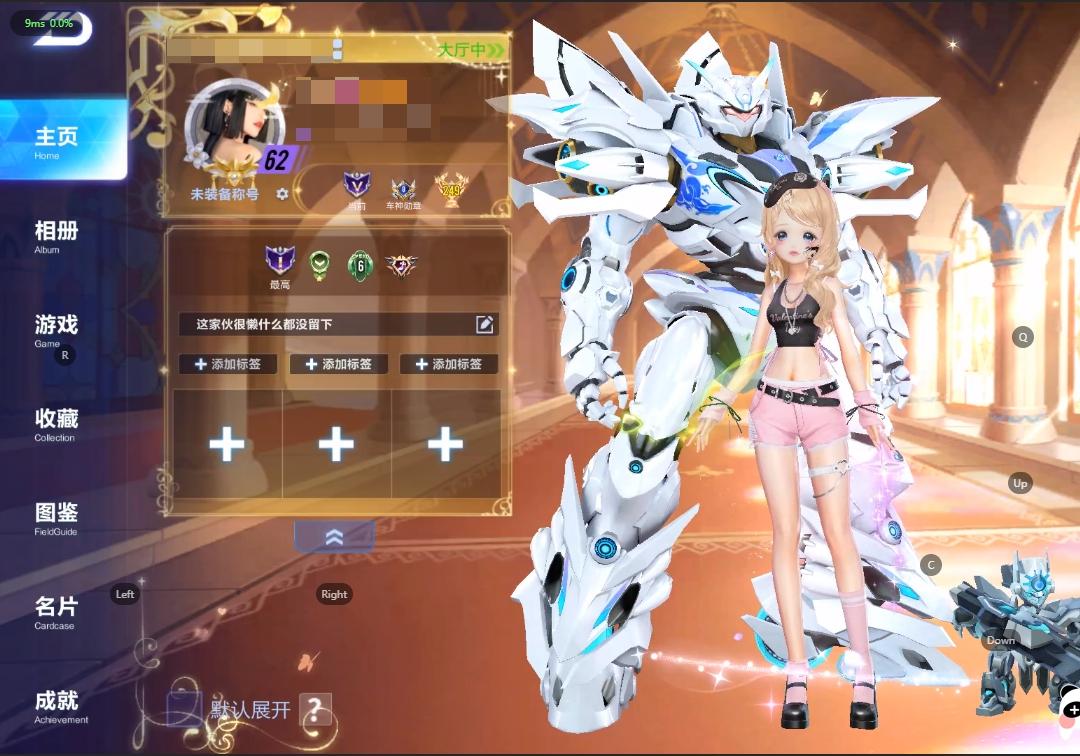
Task: View the 车神勋章 medal badge
Action: click(x=404, y=189)
